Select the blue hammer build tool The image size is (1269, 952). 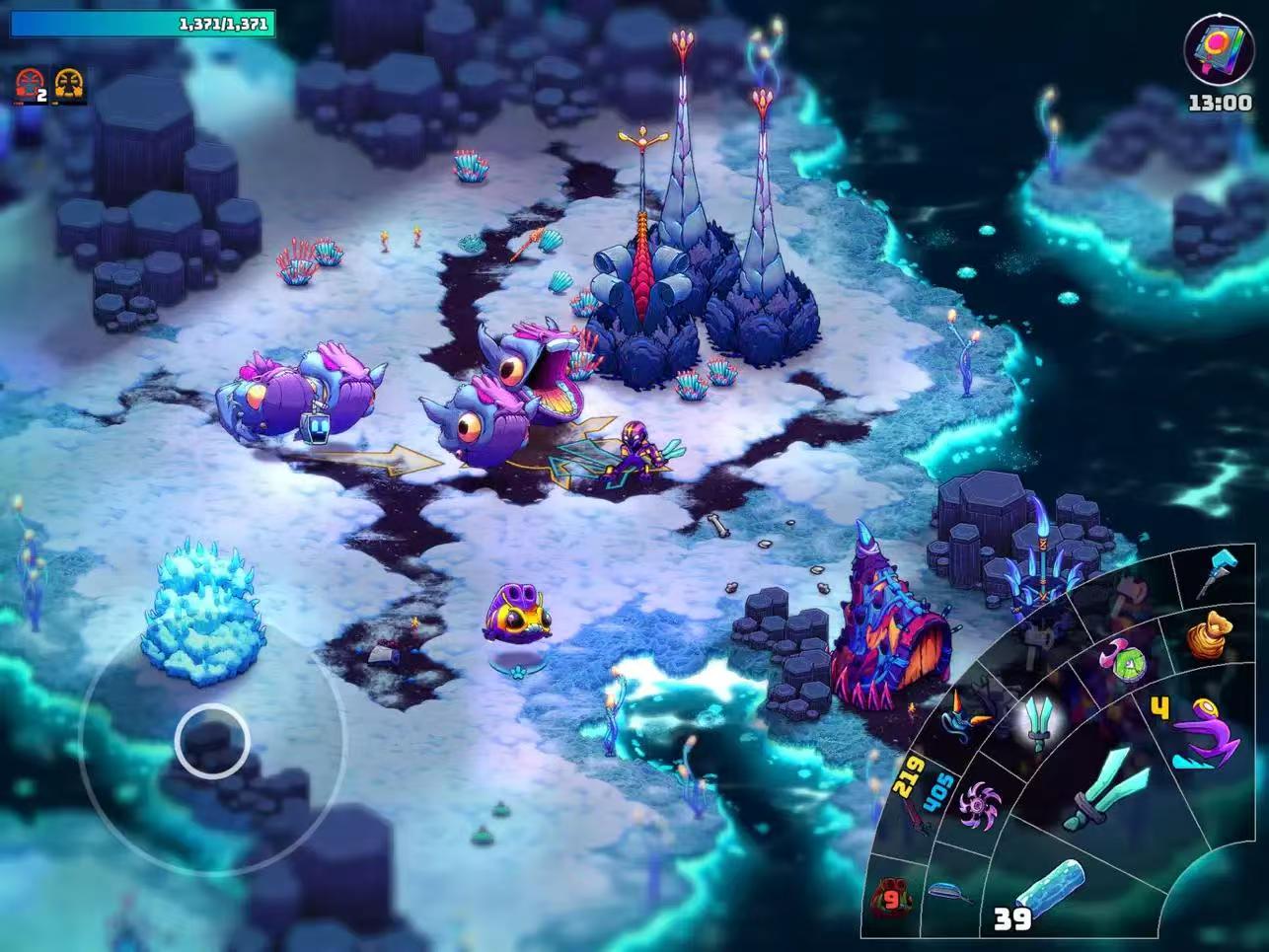[1218, 572]
